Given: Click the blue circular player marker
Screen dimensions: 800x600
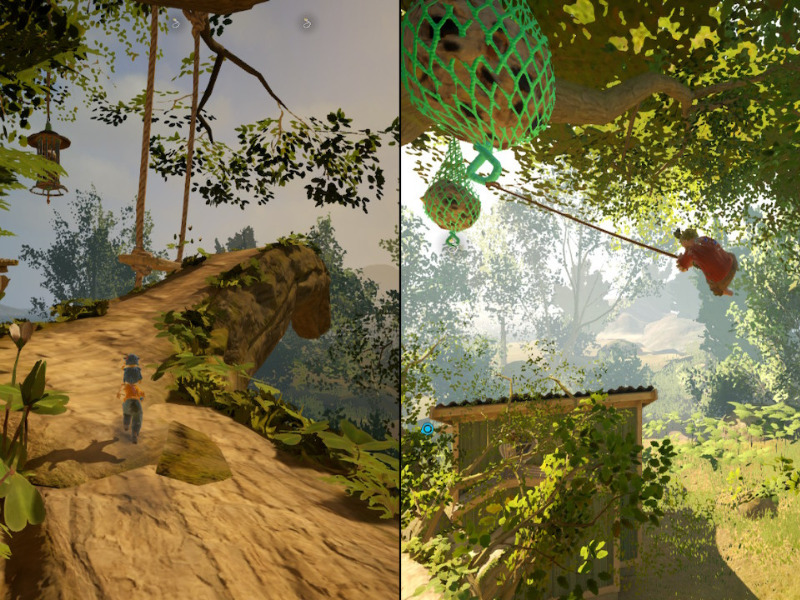Looking at the screenshot, I should point(427,428).
